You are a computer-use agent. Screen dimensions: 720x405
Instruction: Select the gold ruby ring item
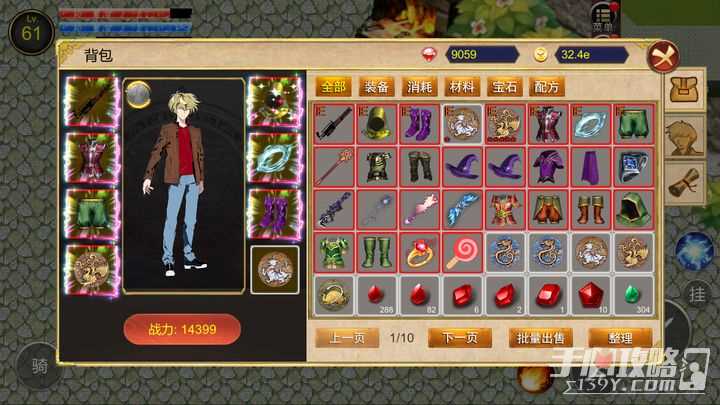[x=419, y=252]
